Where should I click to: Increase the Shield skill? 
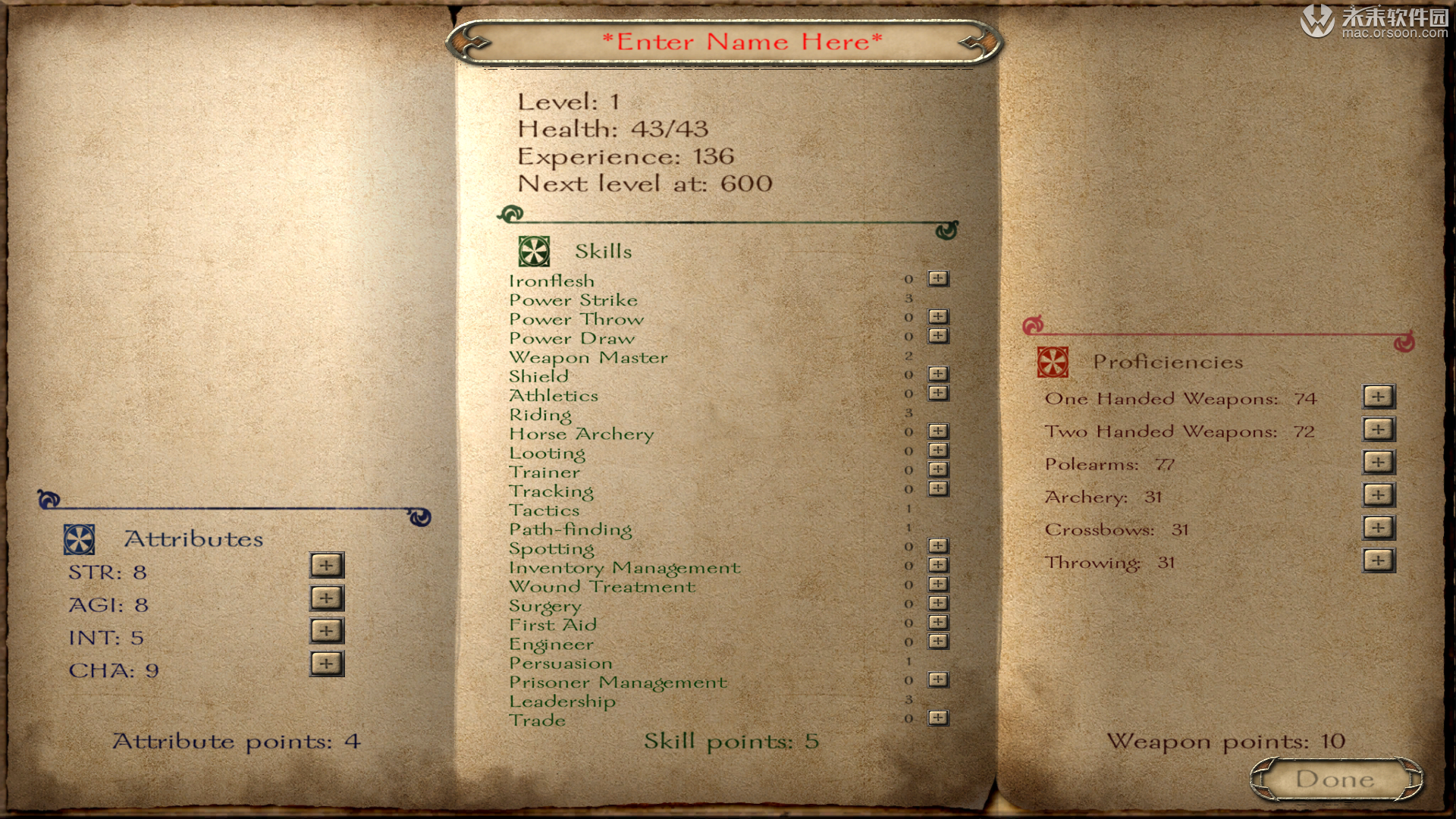pyautogui.click(x=938, y=374)
